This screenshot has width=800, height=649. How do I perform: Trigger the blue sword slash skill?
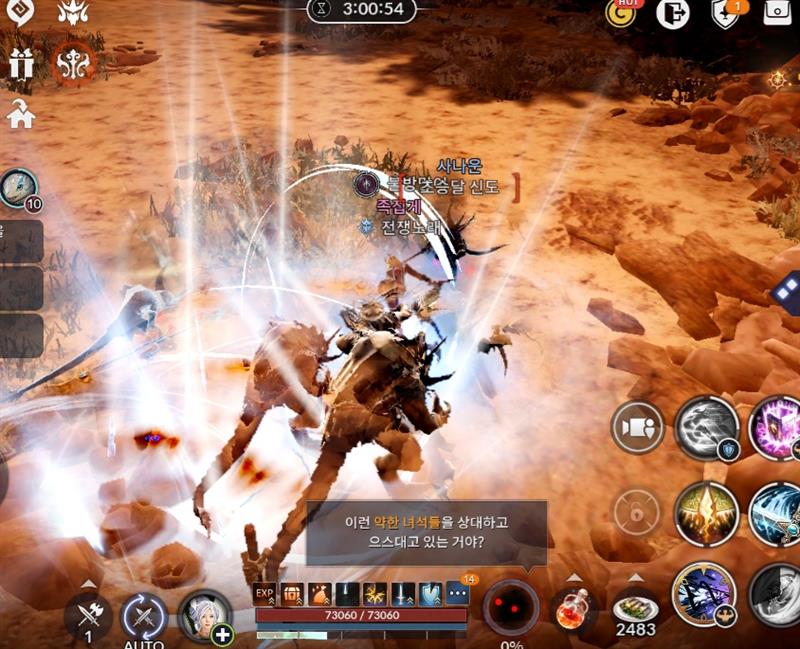point(777,513)
